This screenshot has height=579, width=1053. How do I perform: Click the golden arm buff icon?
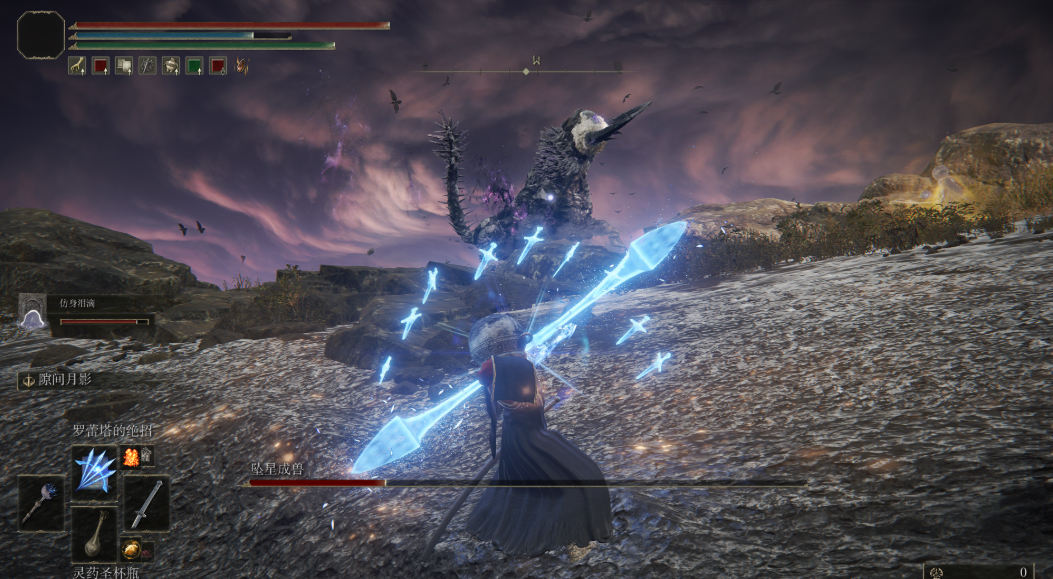pyautogui.click(x=76, y=66)
